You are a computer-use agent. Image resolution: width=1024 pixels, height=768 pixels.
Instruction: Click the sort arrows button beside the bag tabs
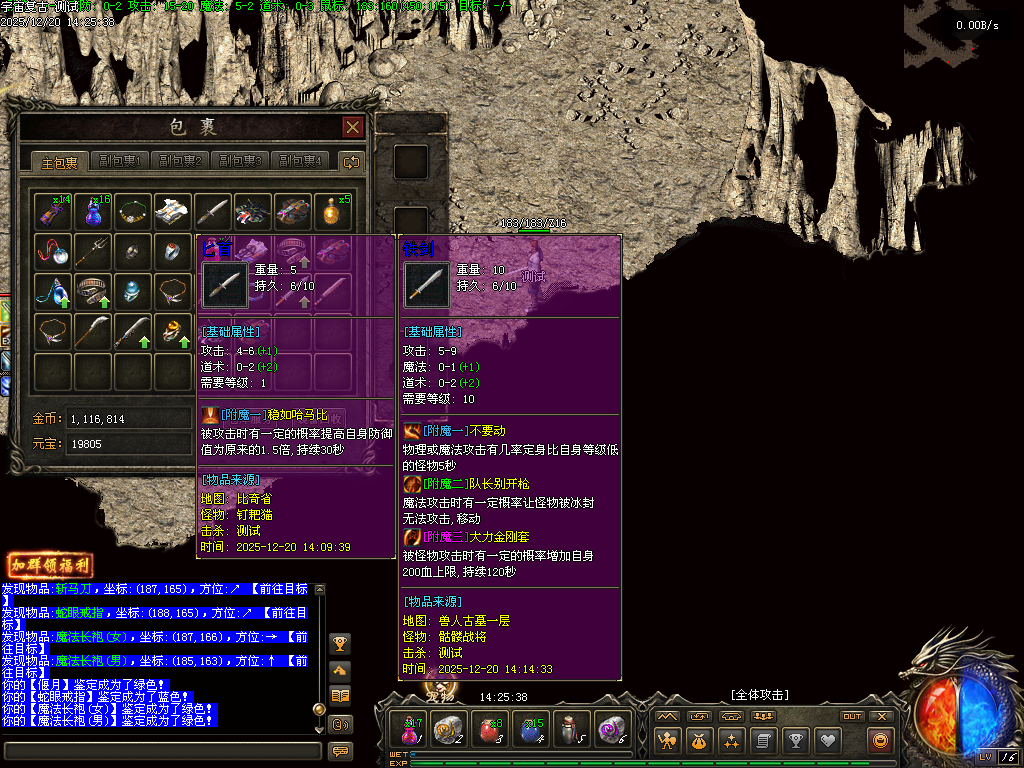[x=350, y=161]
